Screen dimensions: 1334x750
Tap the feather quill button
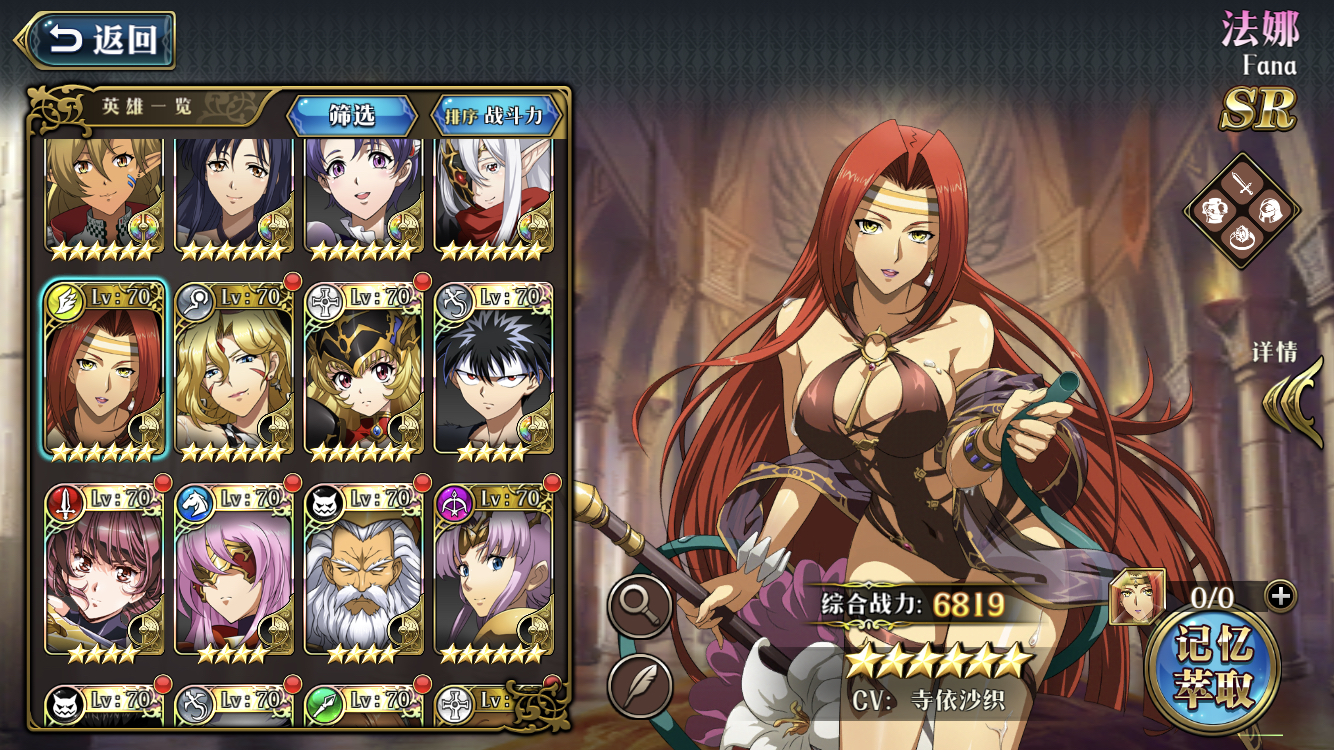point(640,684)
